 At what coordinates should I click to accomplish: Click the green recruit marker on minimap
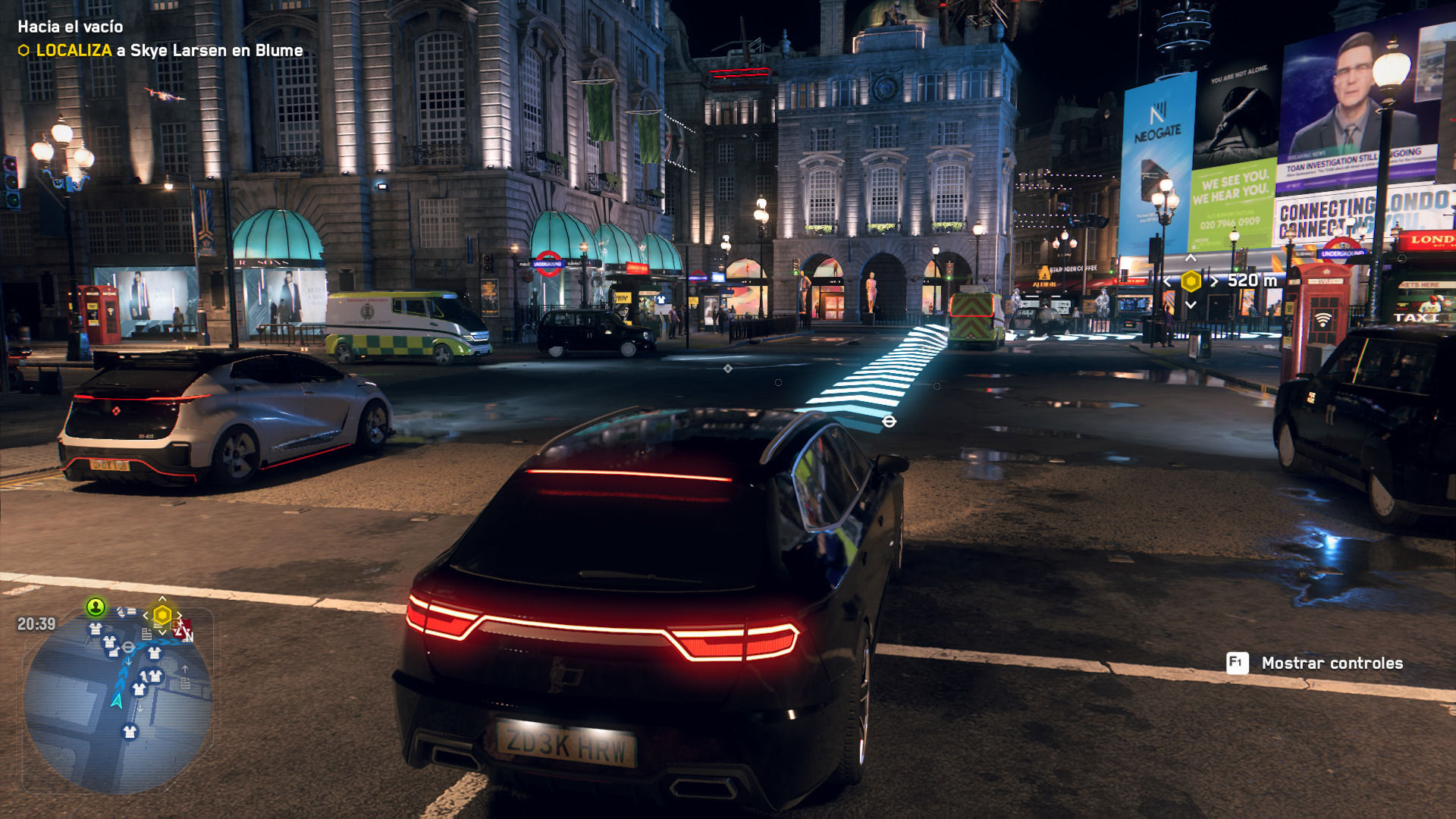coord(96,607)
